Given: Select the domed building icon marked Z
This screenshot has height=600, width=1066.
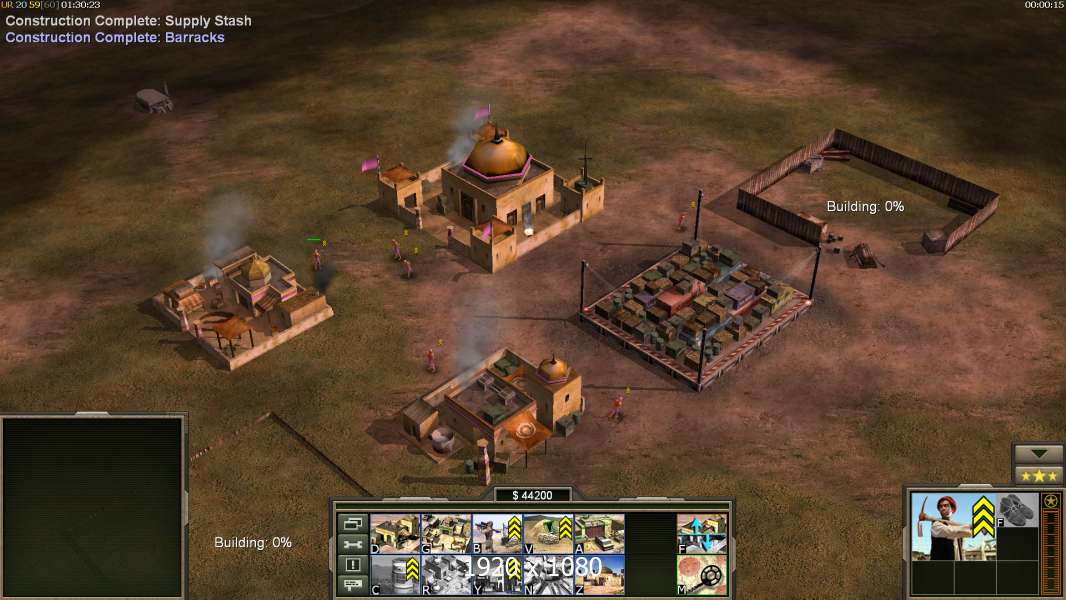Looking at the screenshot, I should click(x=599, y=574).
